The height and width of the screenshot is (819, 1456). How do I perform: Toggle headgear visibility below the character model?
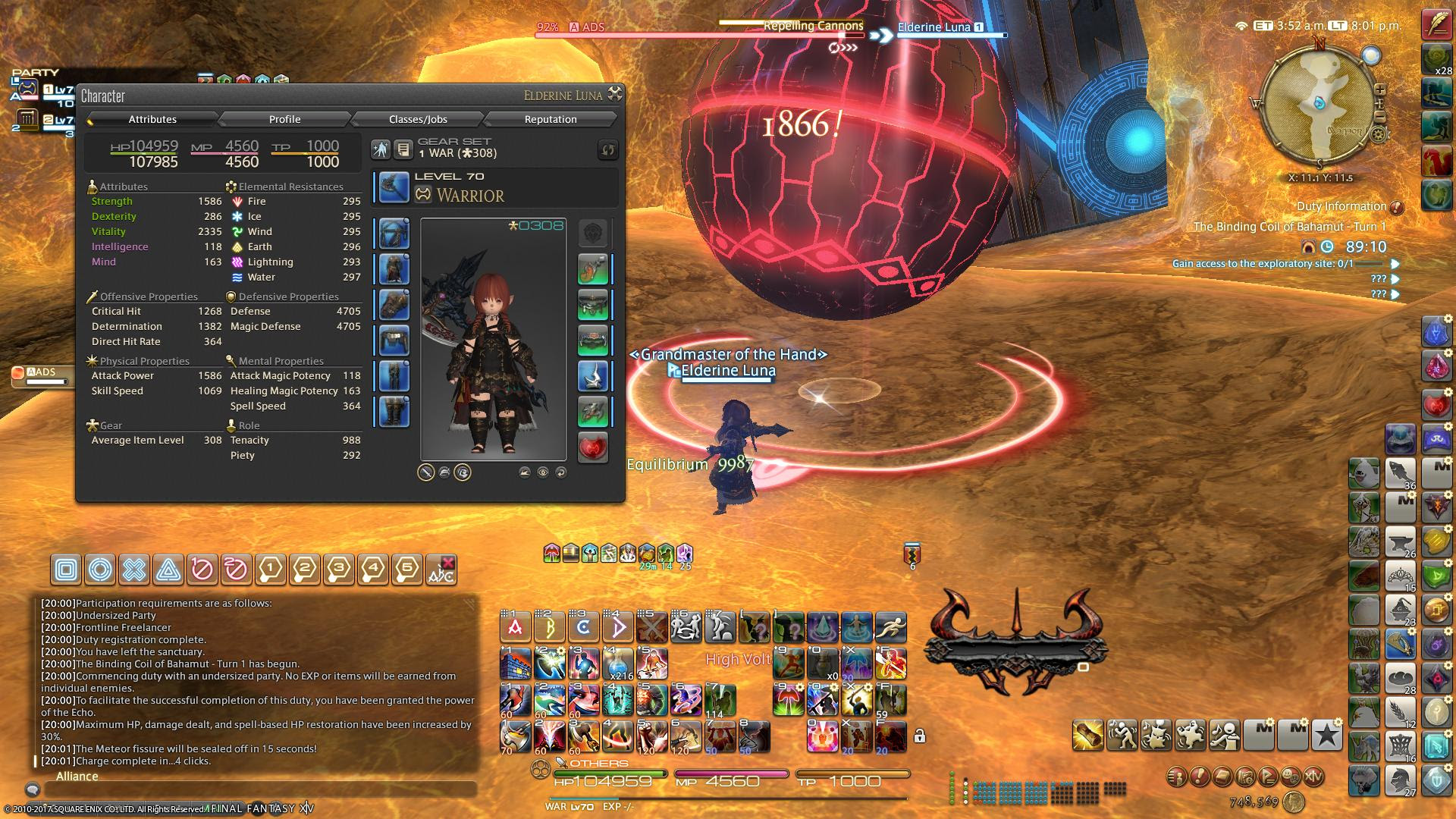tap(444, 473)
